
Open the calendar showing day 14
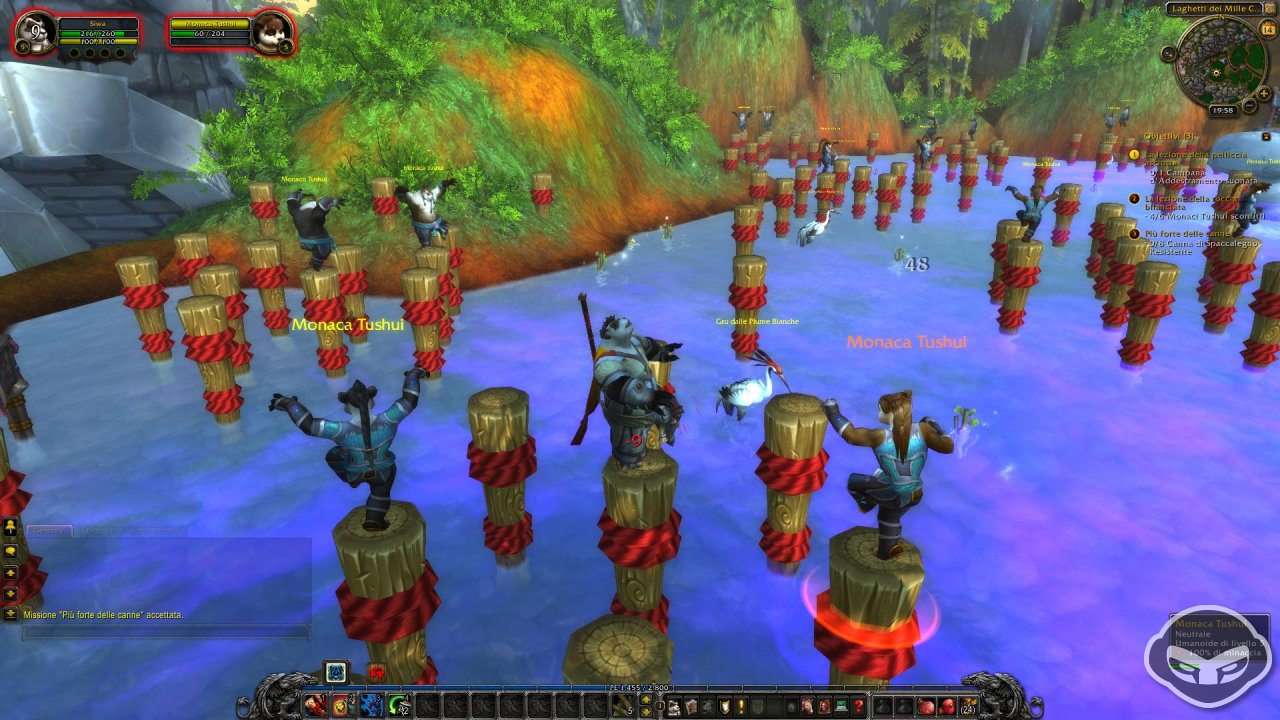(1269, 29)
